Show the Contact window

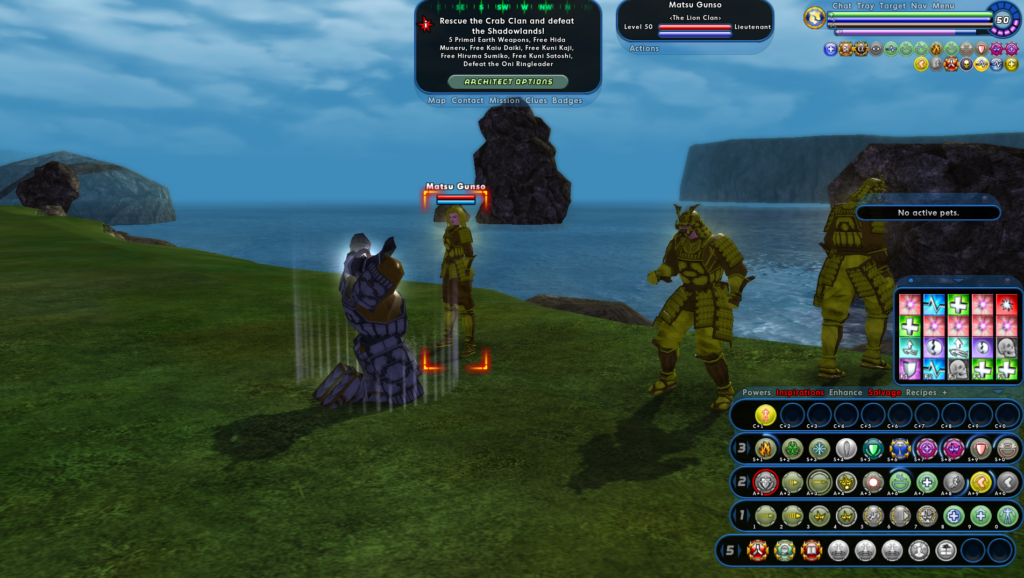467,101
